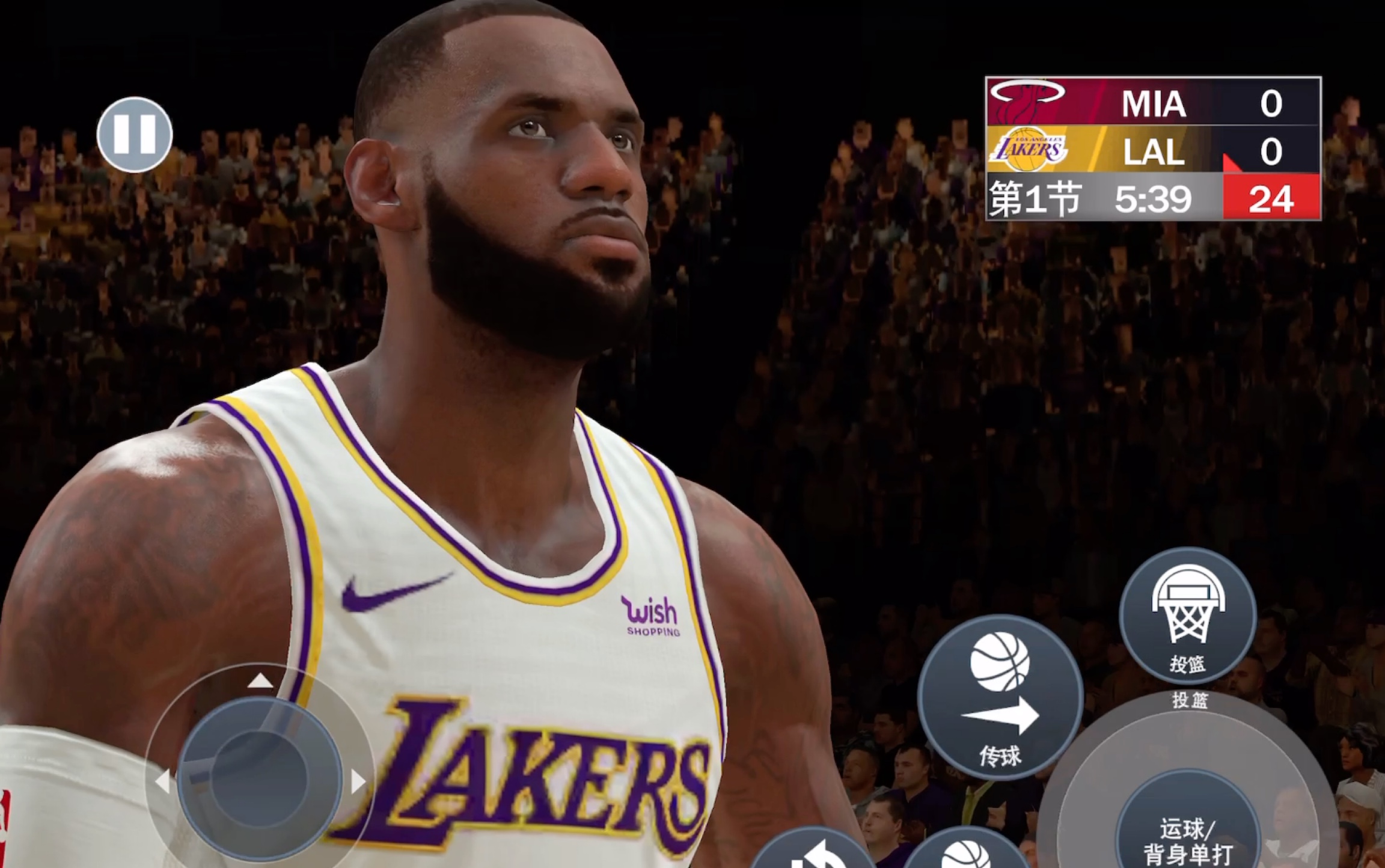1385x868 pixels.
Task: Tap the virtual joystick center knob
Action: (x=260, y=779)
